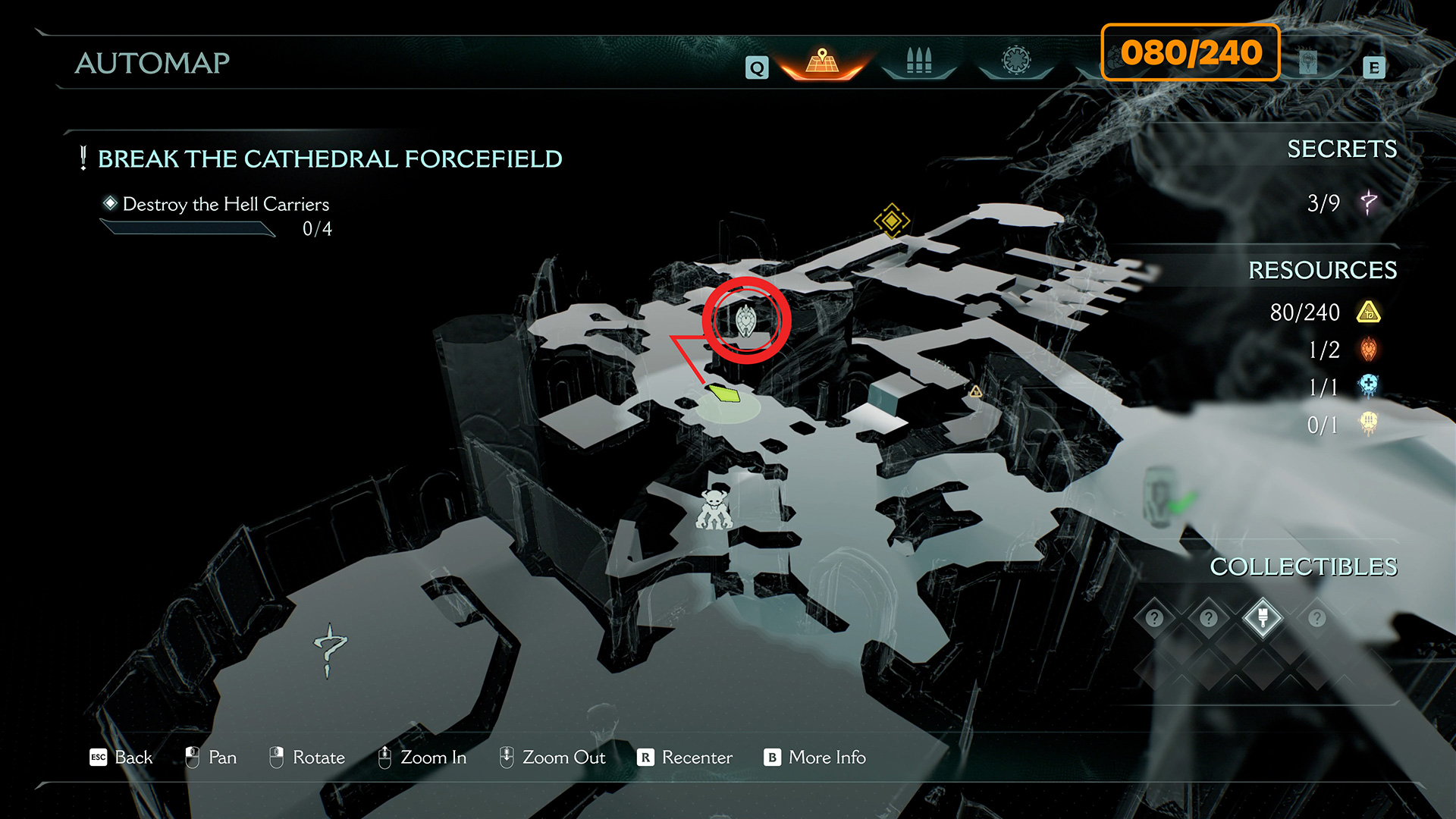
Task: Click the pink secrets icon
Action: click(1369, 202)
